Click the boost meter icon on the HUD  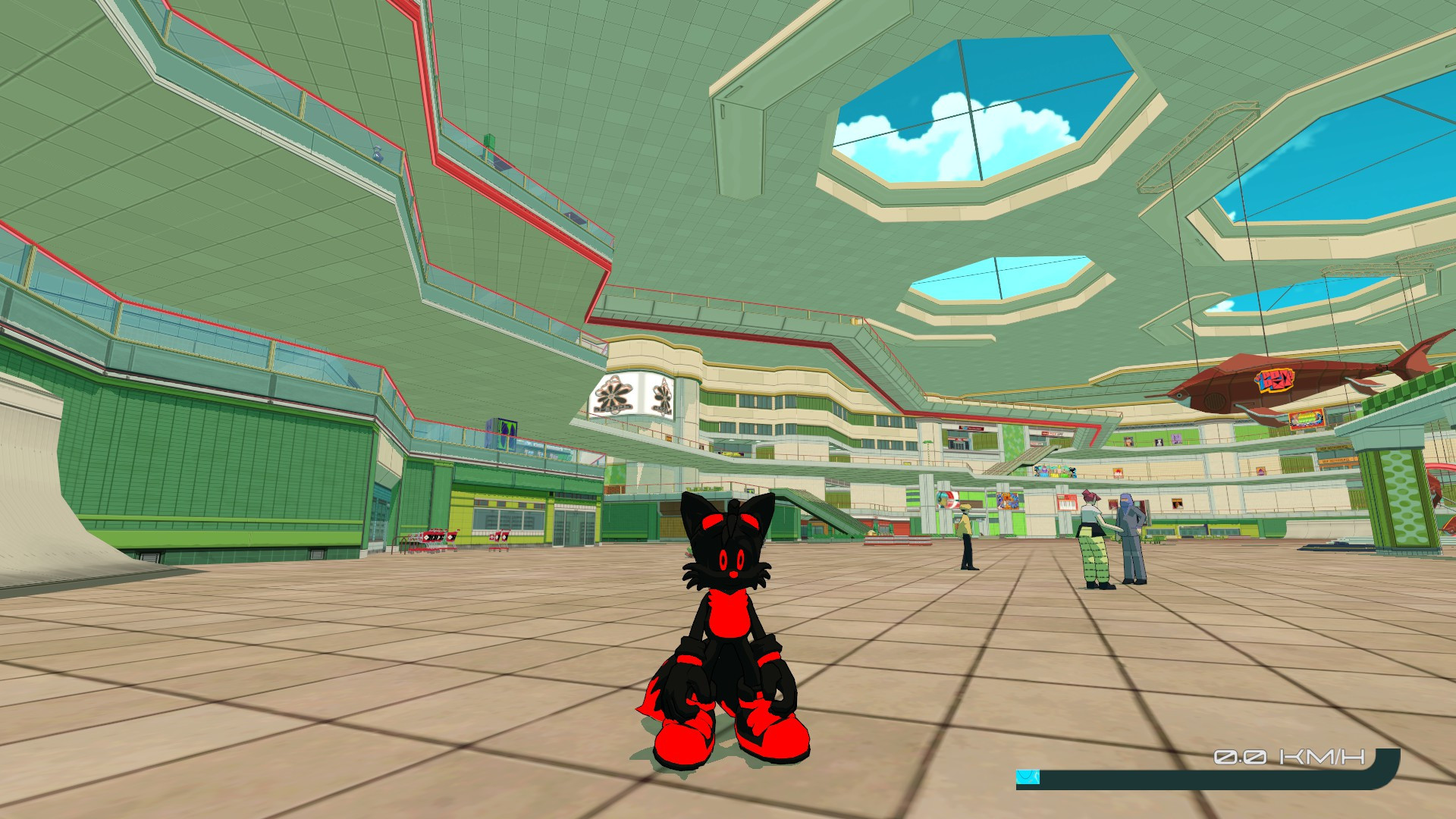(1028, 776)
